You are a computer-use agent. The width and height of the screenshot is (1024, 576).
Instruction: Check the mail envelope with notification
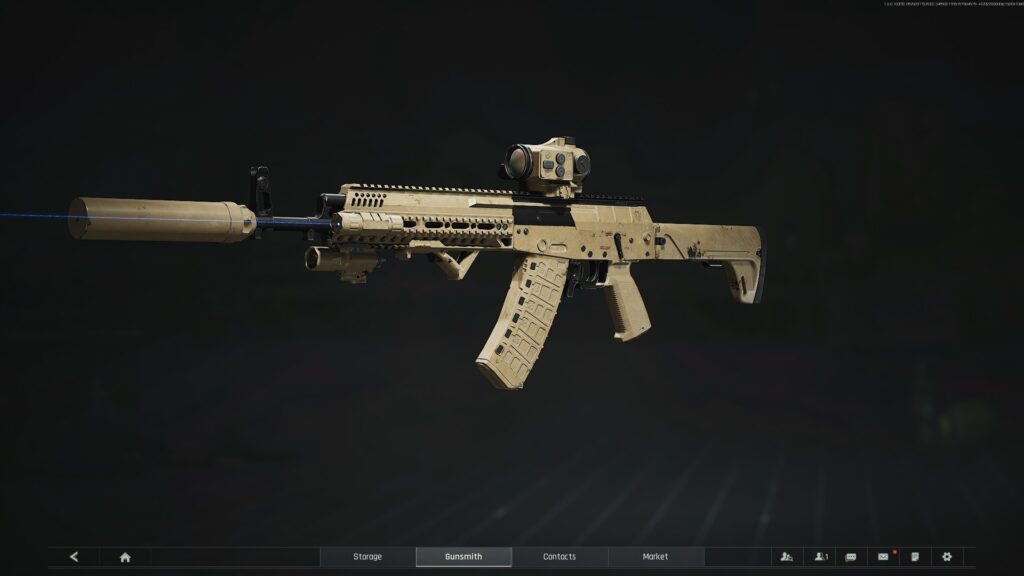[883, 557]
